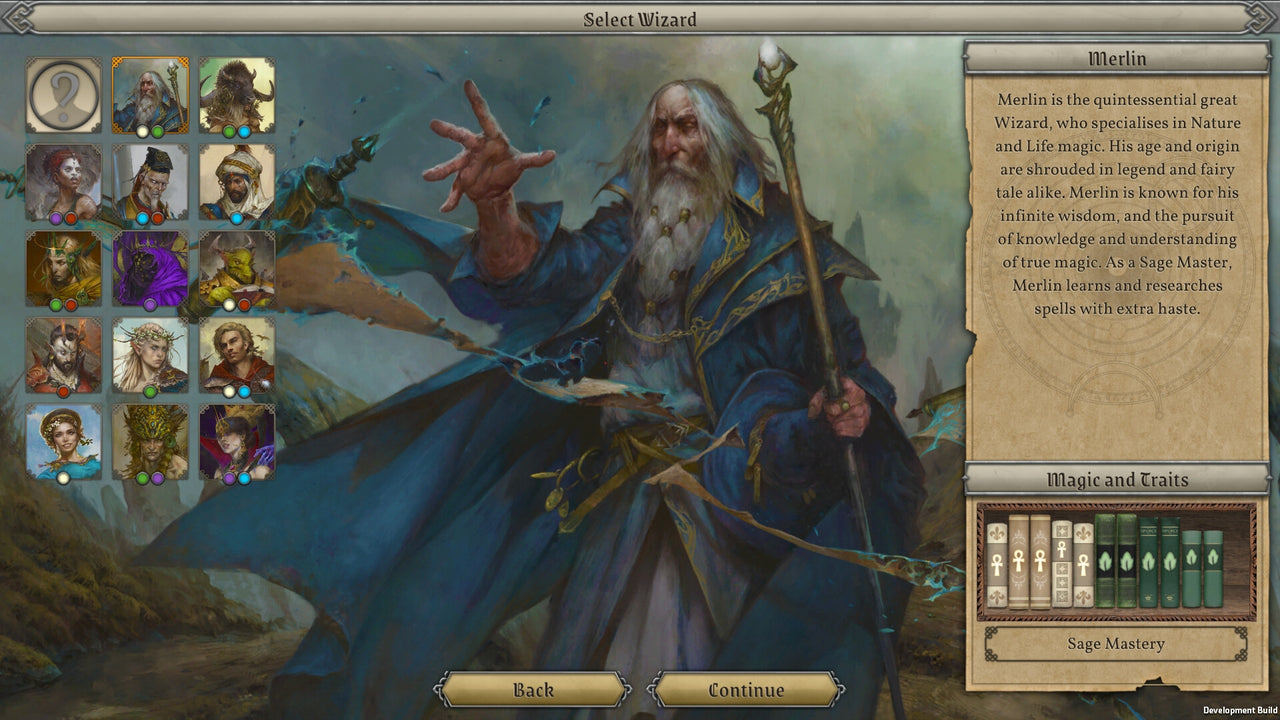Select the gold-crowned wizard in the bottom row
The height and width of the screenshot is (720, 1280).
point(150,442)
